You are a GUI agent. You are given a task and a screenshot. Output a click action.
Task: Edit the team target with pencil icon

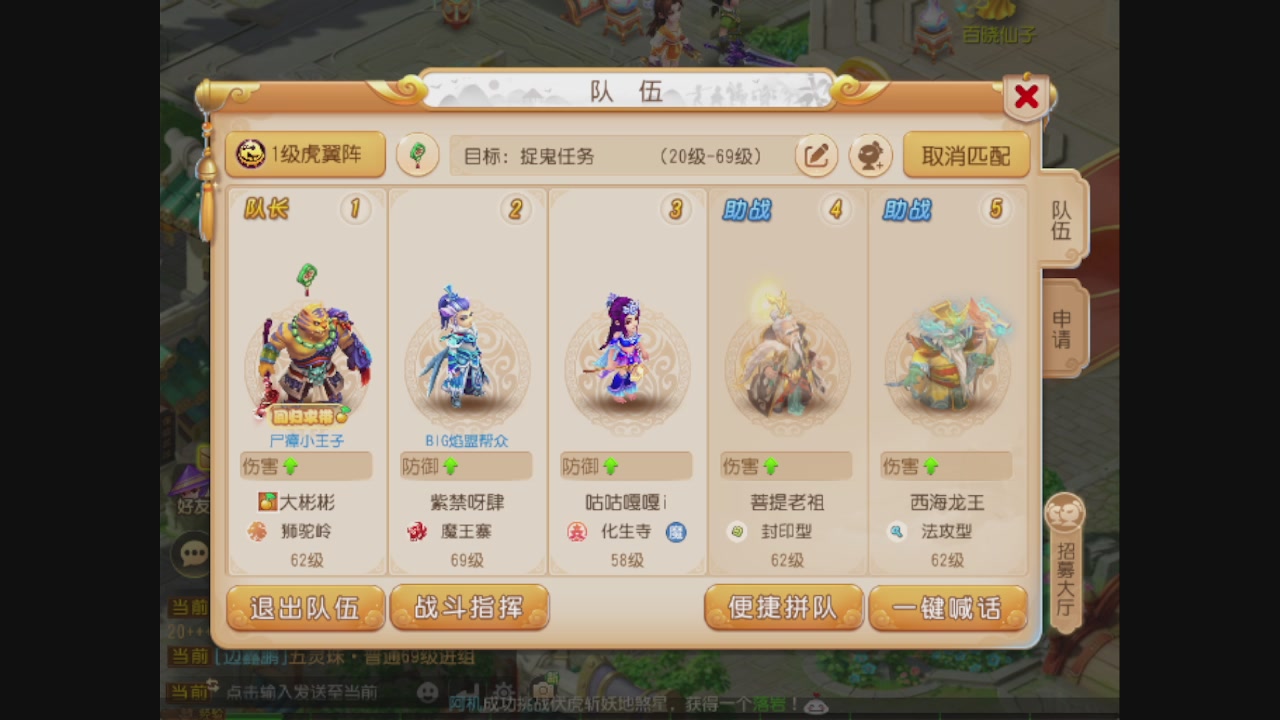click(816, 156)
